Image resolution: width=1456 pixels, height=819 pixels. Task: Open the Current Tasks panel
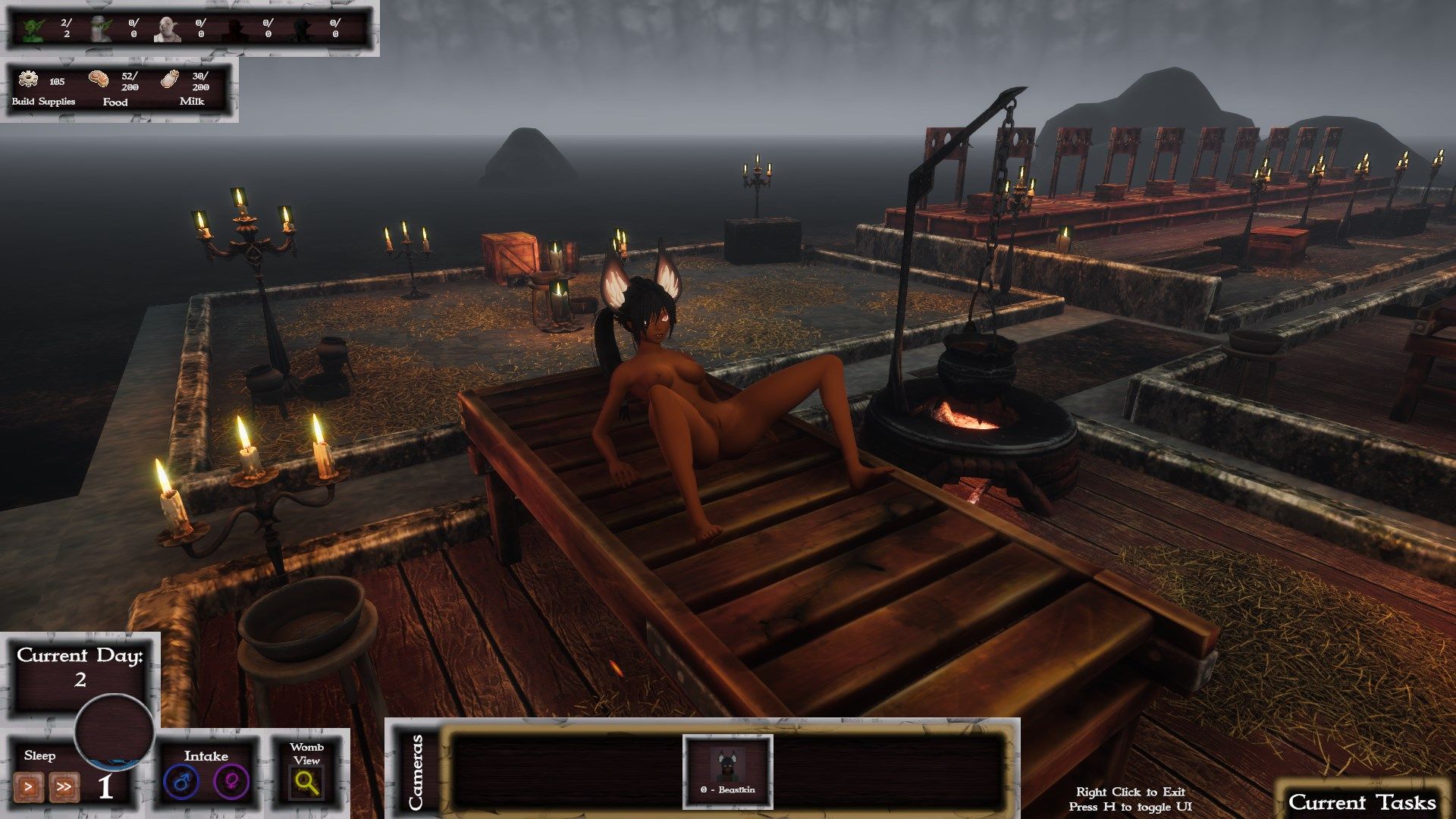pos(1362,802)
